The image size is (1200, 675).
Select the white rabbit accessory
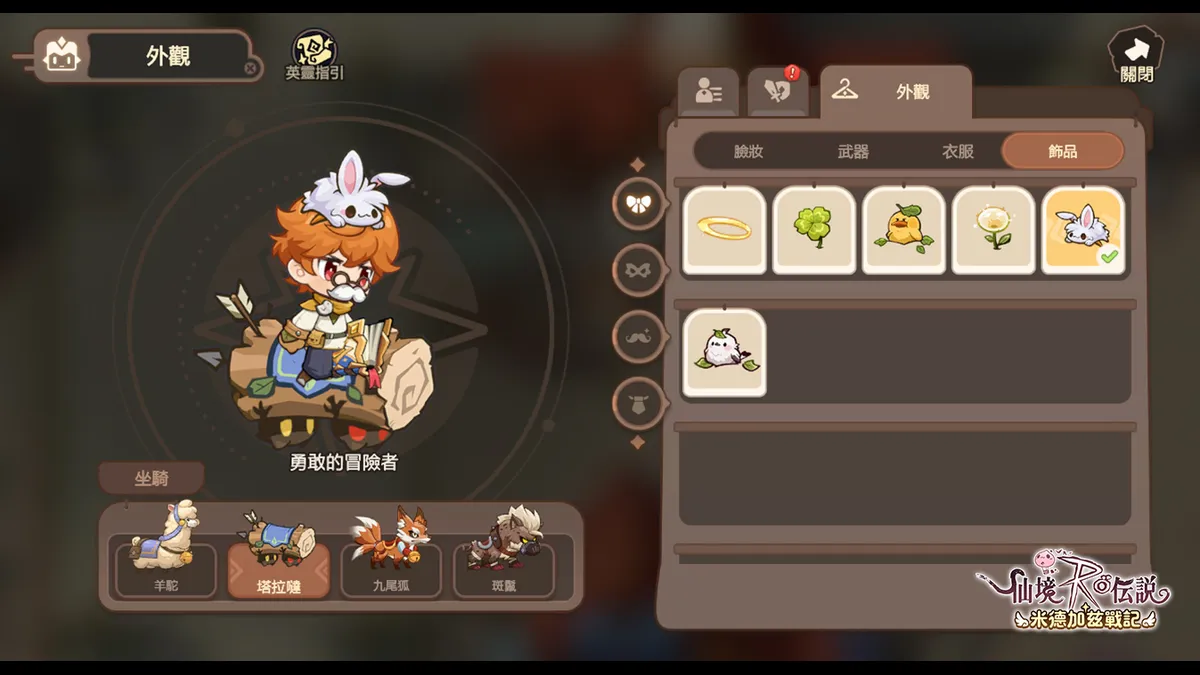(1083, 230)
